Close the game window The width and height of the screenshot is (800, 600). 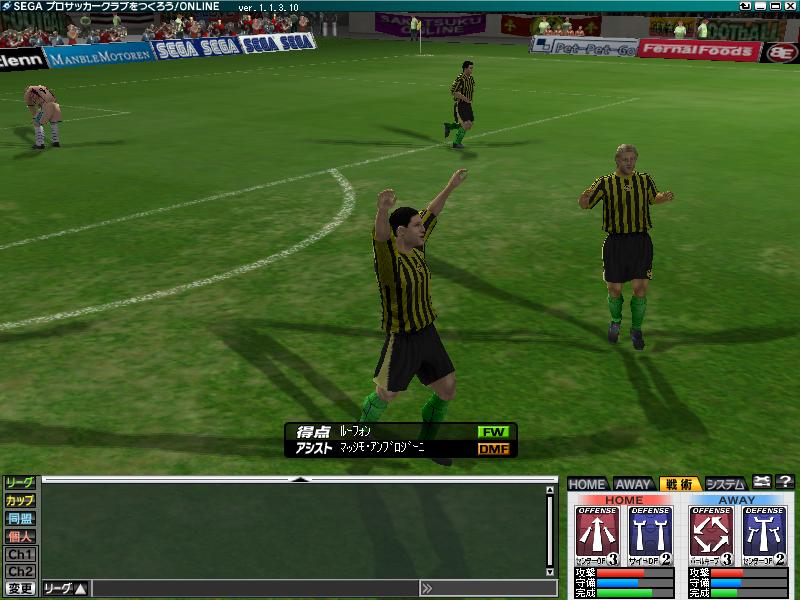click(789, 7)
